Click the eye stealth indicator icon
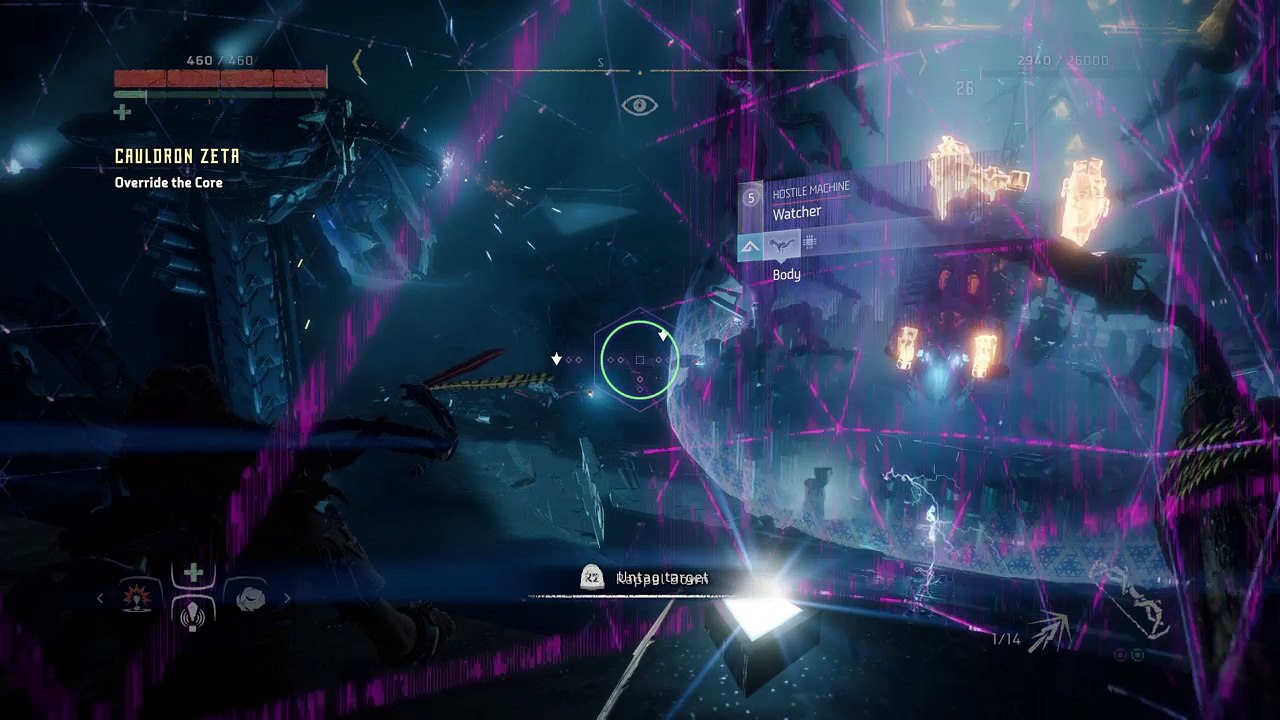 click(639, 105)
